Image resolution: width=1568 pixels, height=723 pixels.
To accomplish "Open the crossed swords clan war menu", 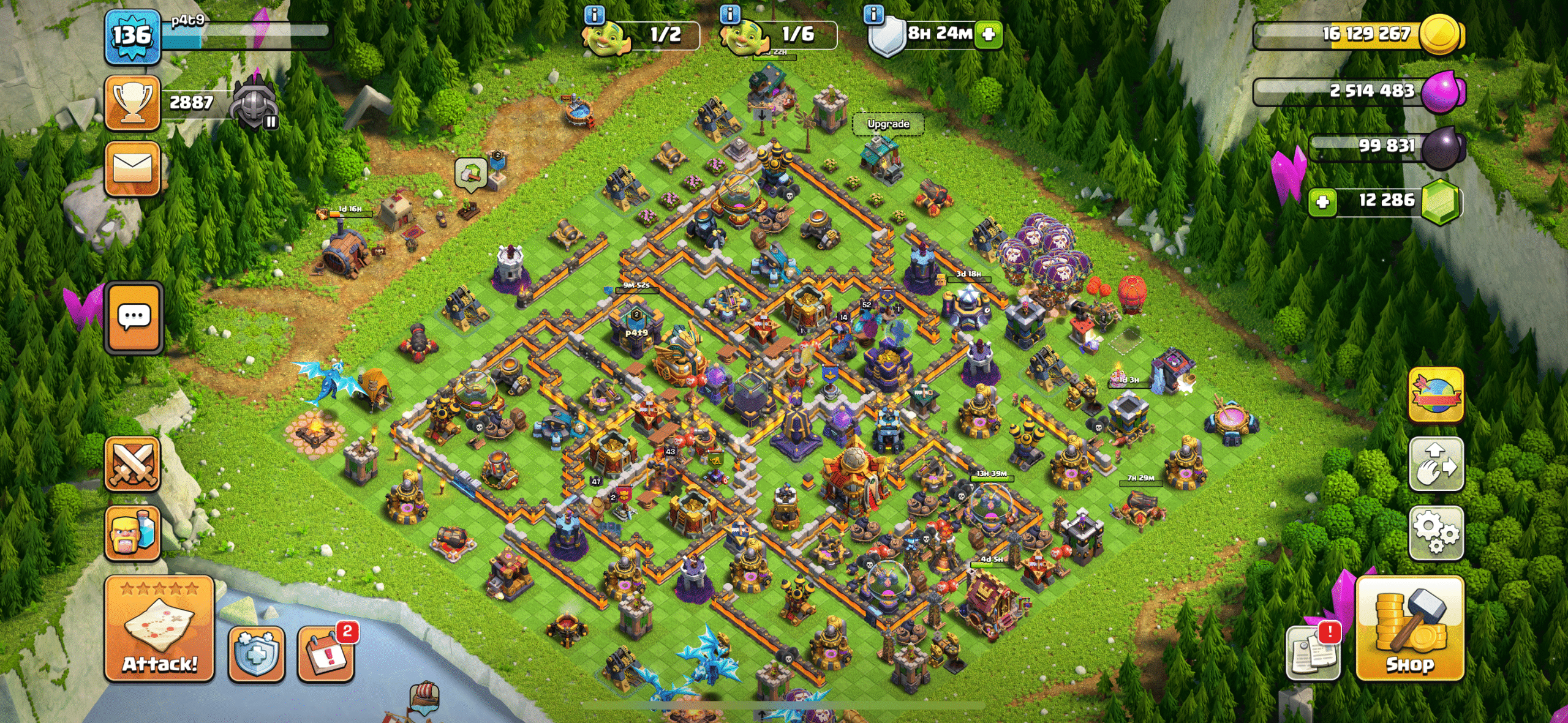I will pyautogui.click(x=132, y=464).
